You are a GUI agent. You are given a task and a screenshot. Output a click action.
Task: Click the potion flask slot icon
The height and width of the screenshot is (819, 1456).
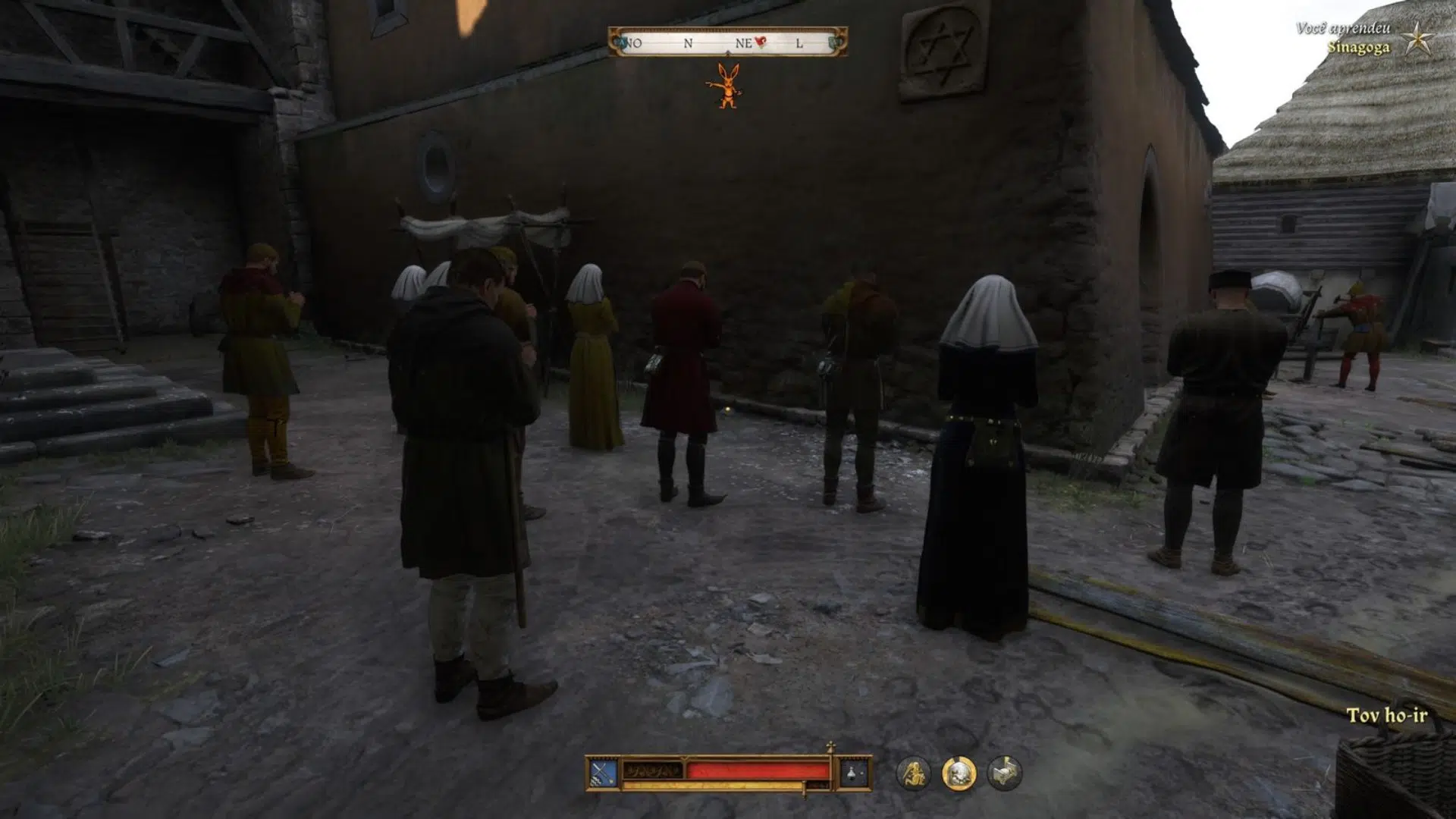point(853,773)
